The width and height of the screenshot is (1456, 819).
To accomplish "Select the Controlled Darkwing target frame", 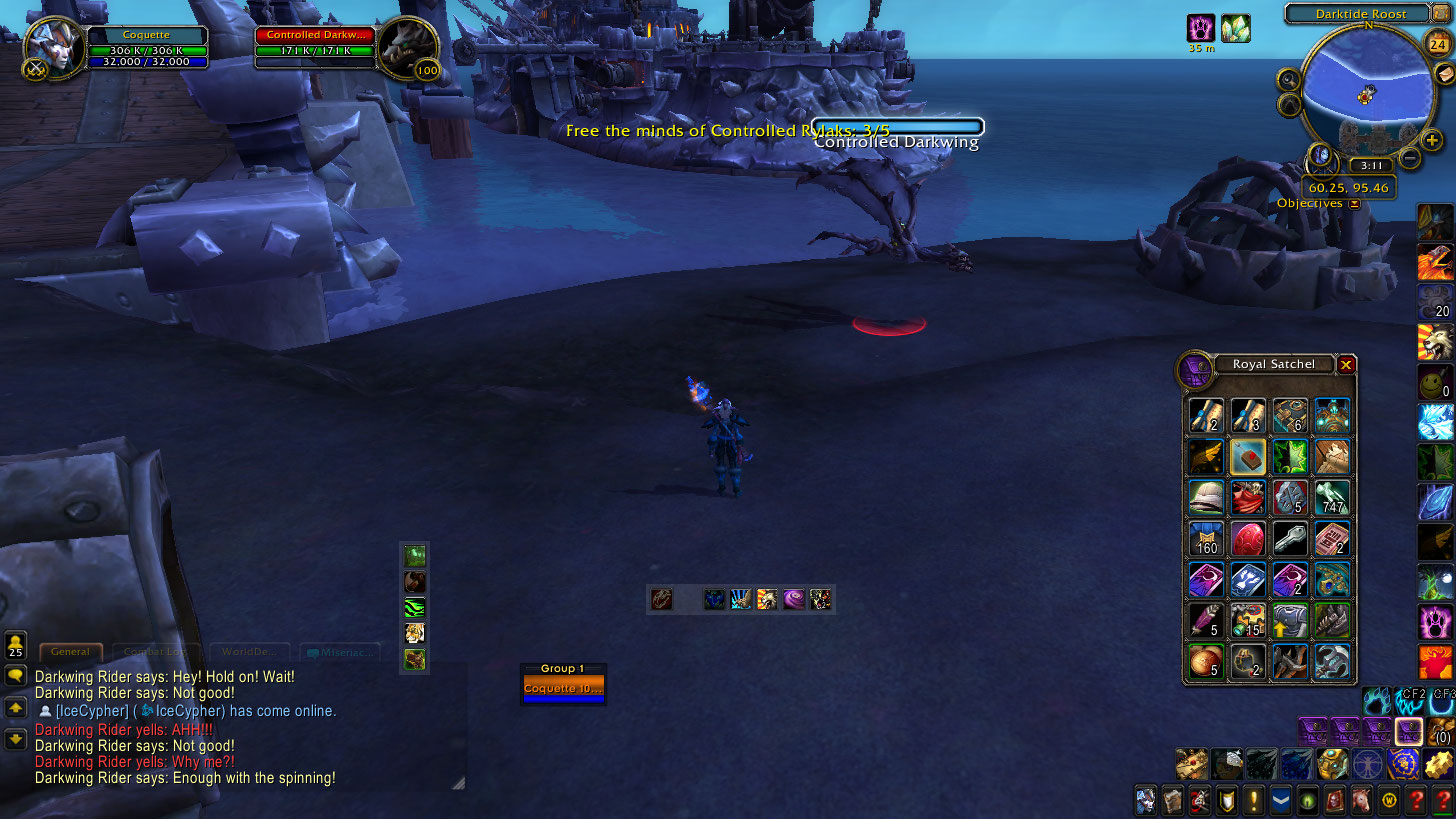I will (405, 47).
